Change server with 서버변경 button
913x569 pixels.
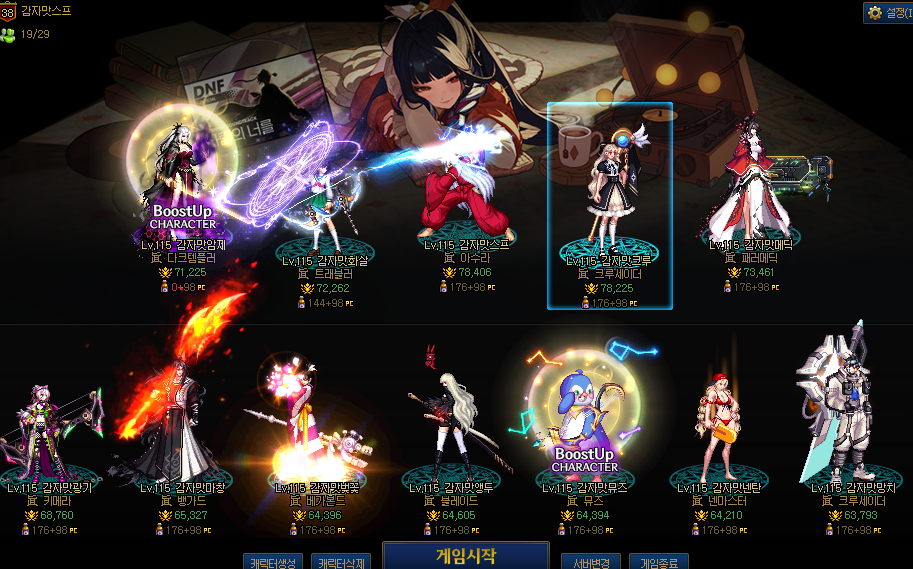tap(591, 561)
